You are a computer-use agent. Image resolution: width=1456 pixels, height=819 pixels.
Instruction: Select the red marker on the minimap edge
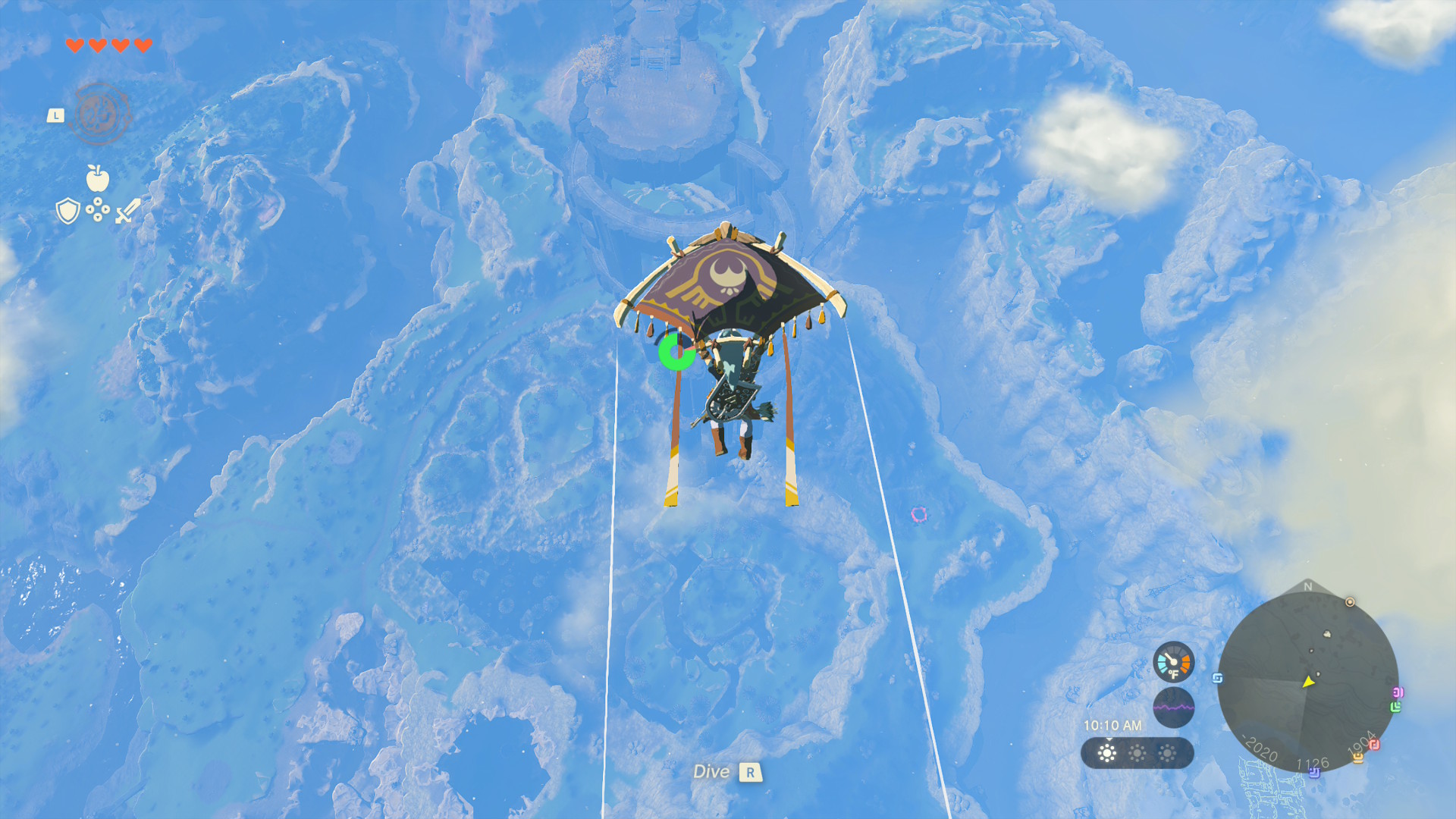click(1373, 745)
